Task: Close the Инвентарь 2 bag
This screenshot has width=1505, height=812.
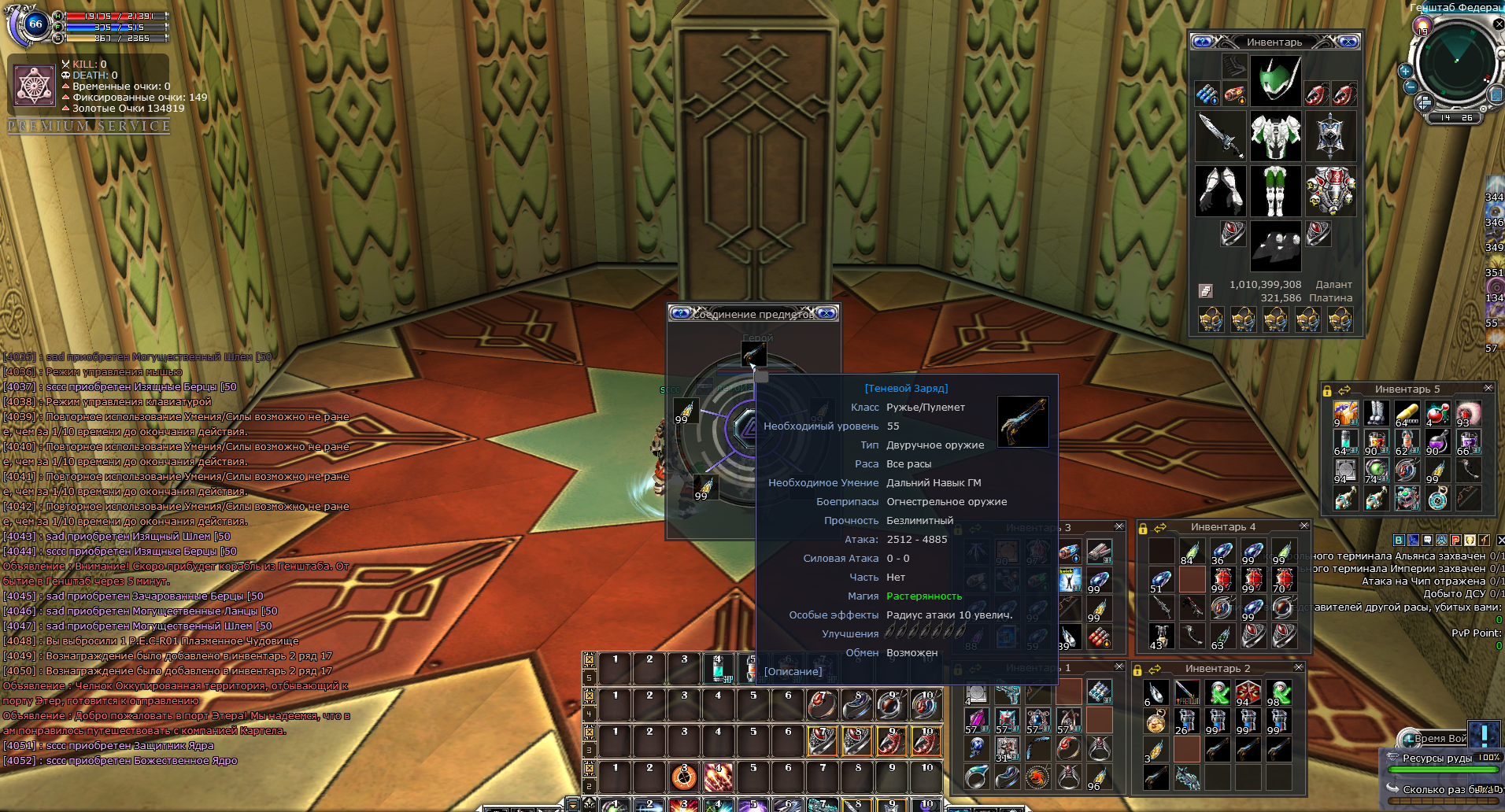Action: 1298,667
